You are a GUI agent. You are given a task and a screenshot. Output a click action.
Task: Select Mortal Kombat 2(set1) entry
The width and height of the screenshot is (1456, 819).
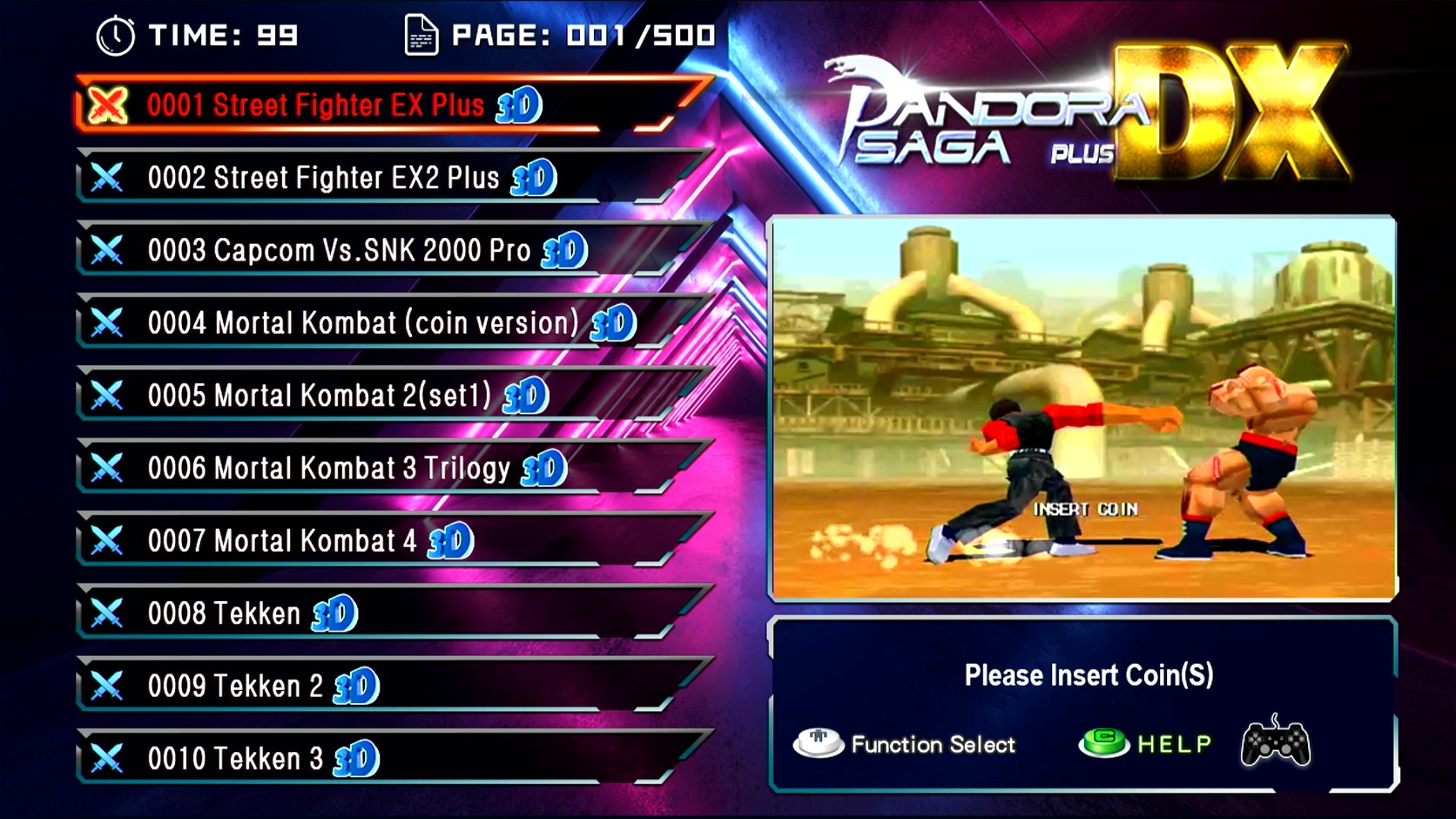320,396
